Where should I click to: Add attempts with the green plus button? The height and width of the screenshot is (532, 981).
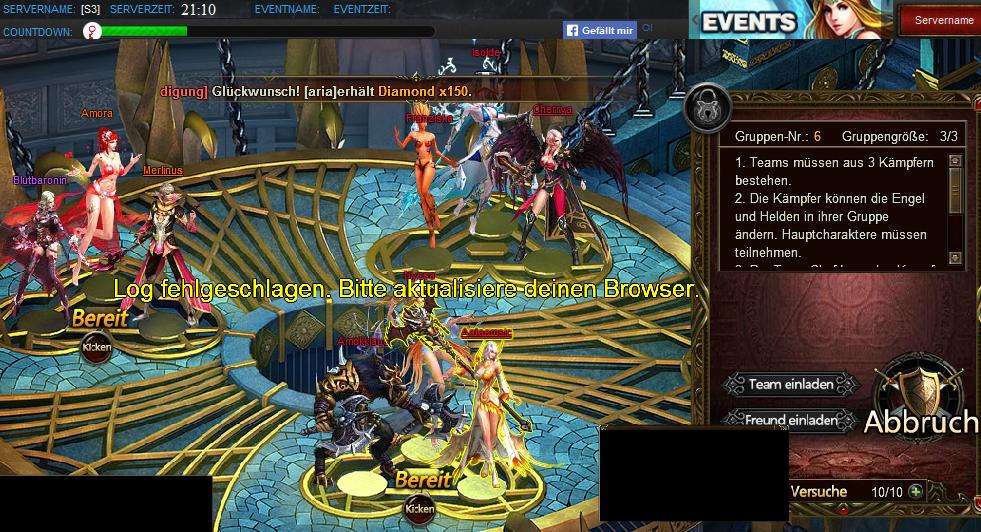click(915, 491)
